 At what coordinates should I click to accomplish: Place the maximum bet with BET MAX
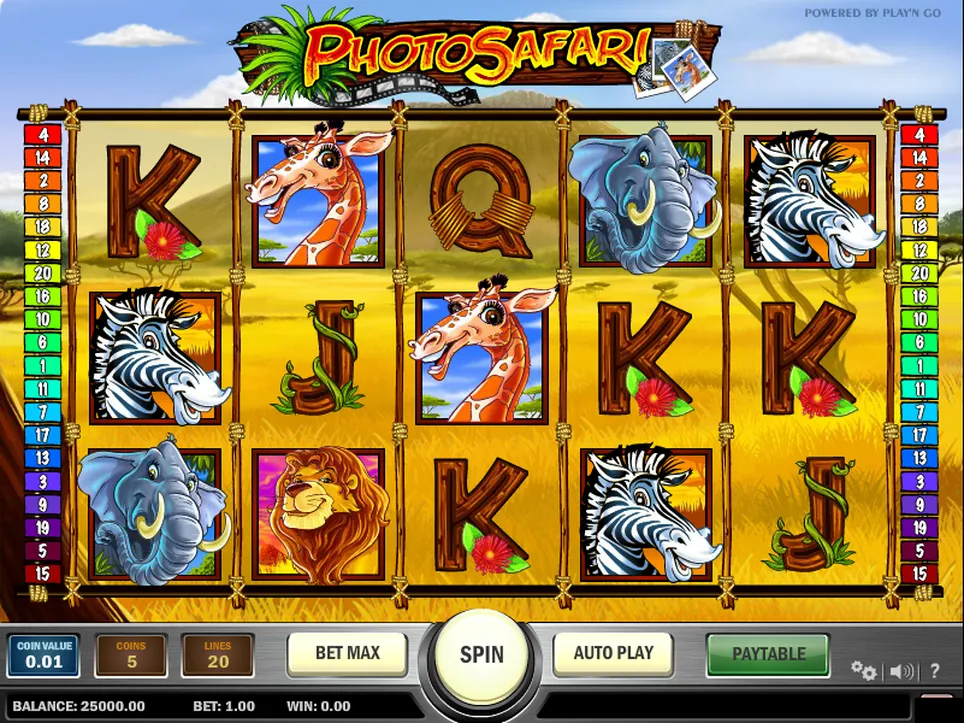coord(347,654)
